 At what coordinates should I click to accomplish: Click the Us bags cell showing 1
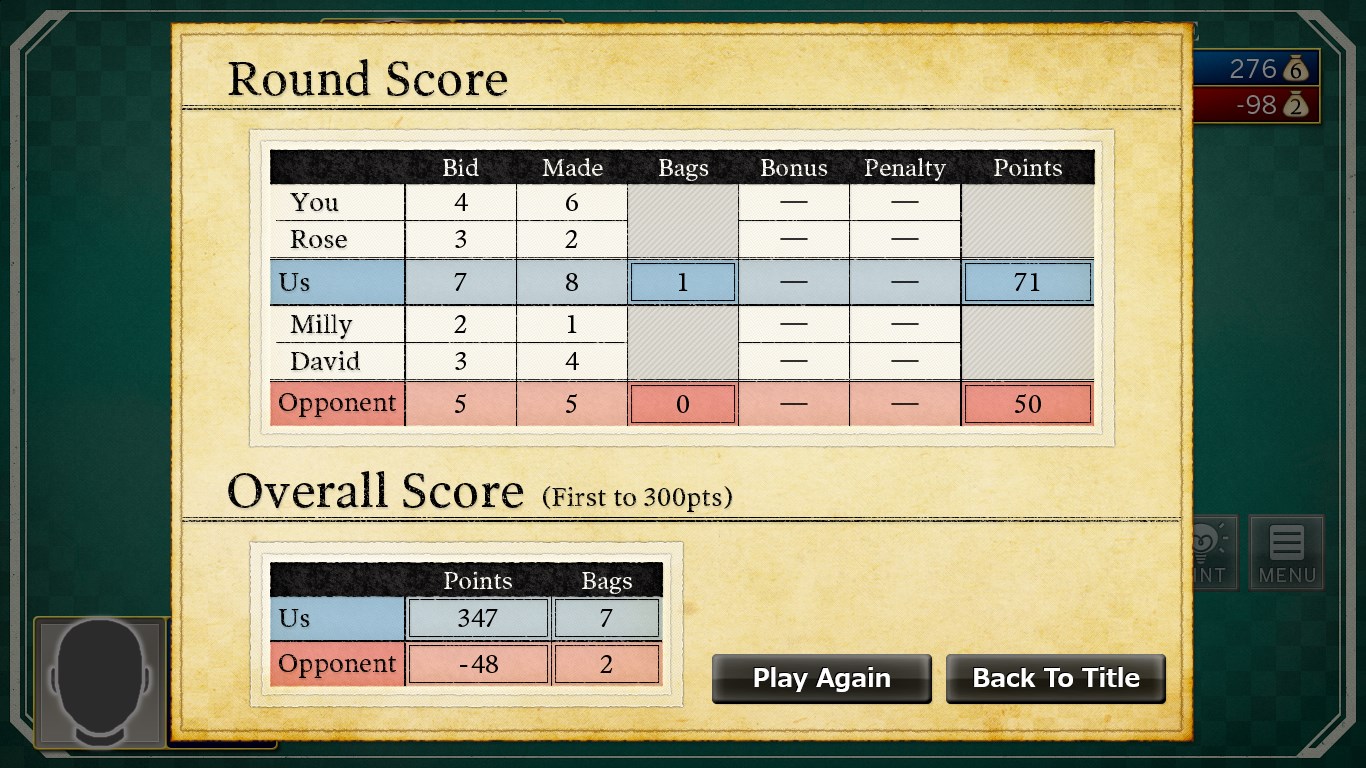pyautogui.click(x=683, y=282)
